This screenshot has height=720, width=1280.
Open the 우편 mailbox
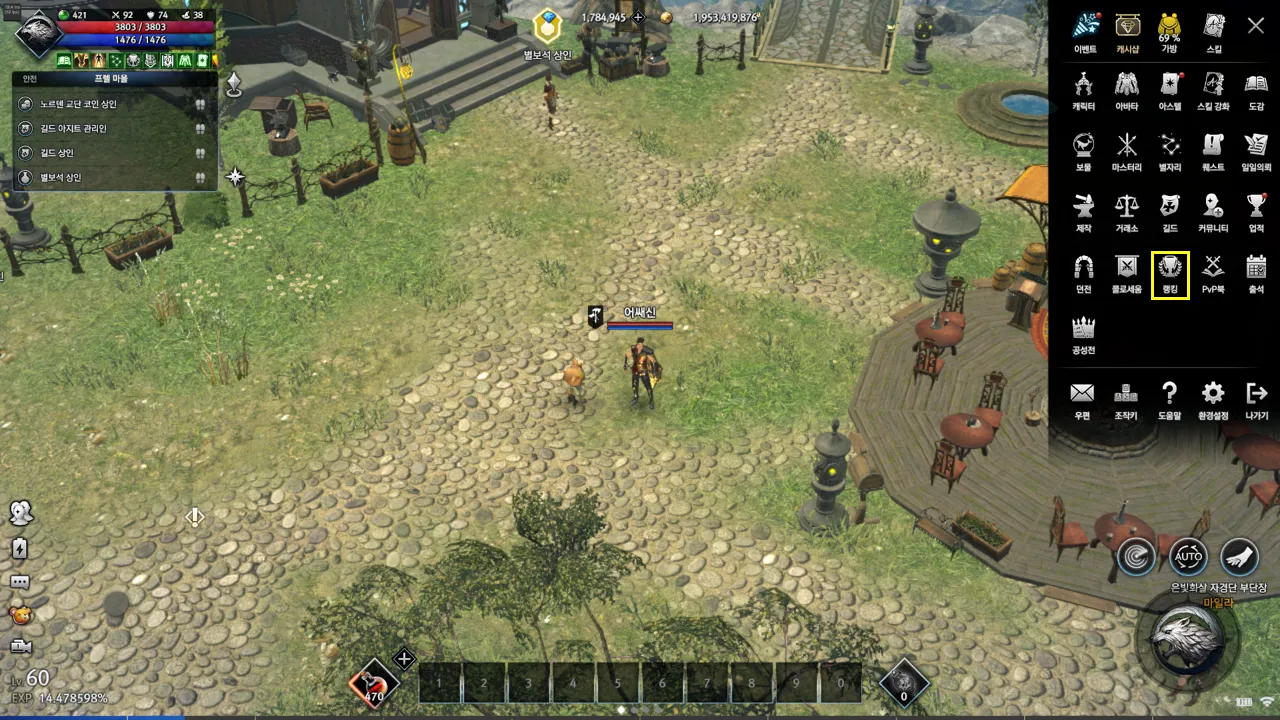coord(1082,398)
